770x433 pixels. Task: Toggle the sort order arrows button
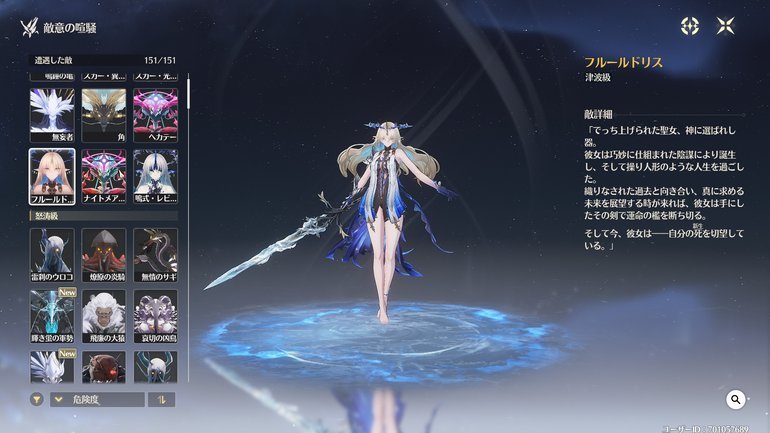click(x=160, y=400)
